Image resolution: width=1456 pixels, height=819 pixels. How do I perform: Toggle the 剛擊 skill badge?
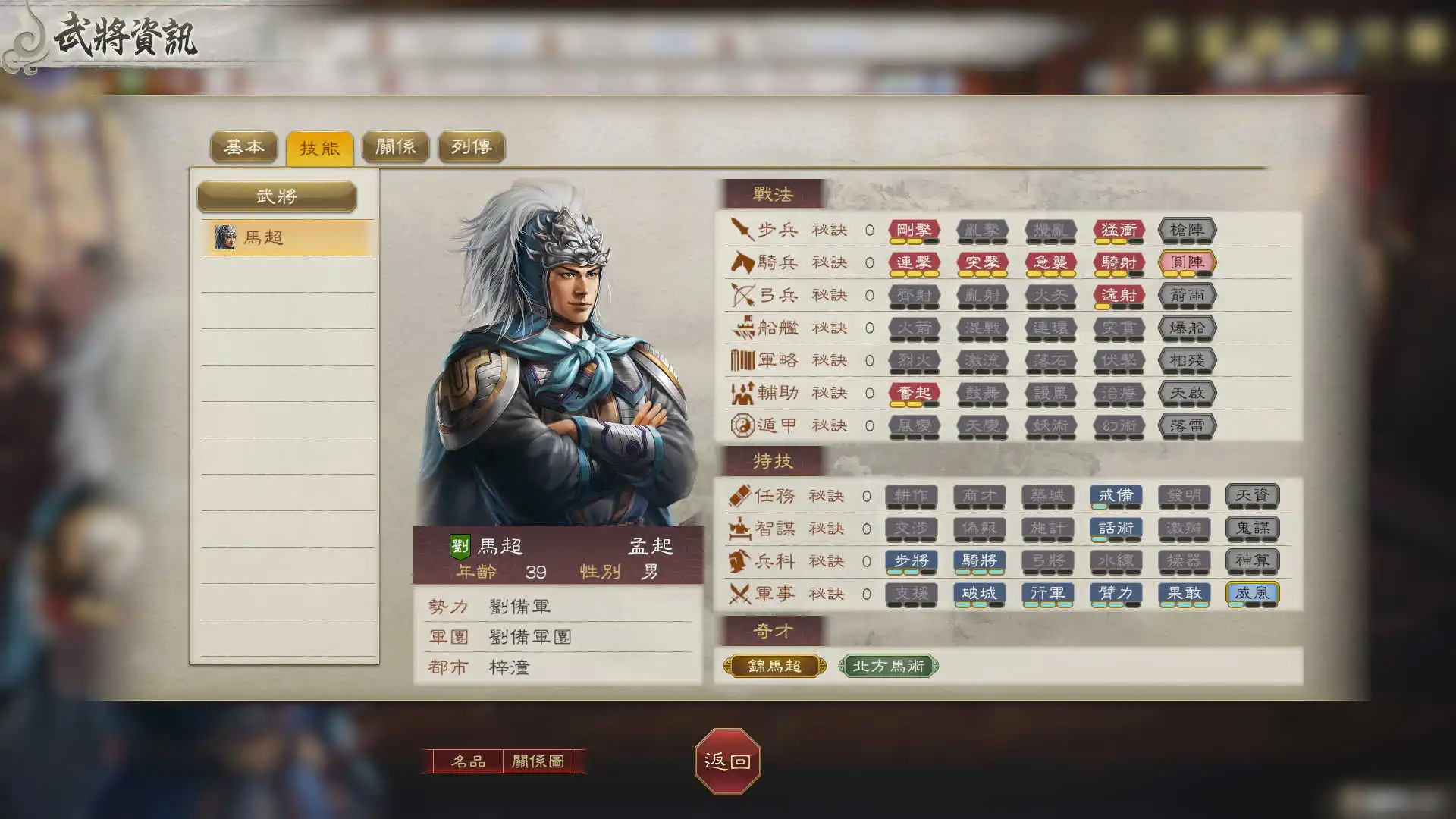pos(915,231)
